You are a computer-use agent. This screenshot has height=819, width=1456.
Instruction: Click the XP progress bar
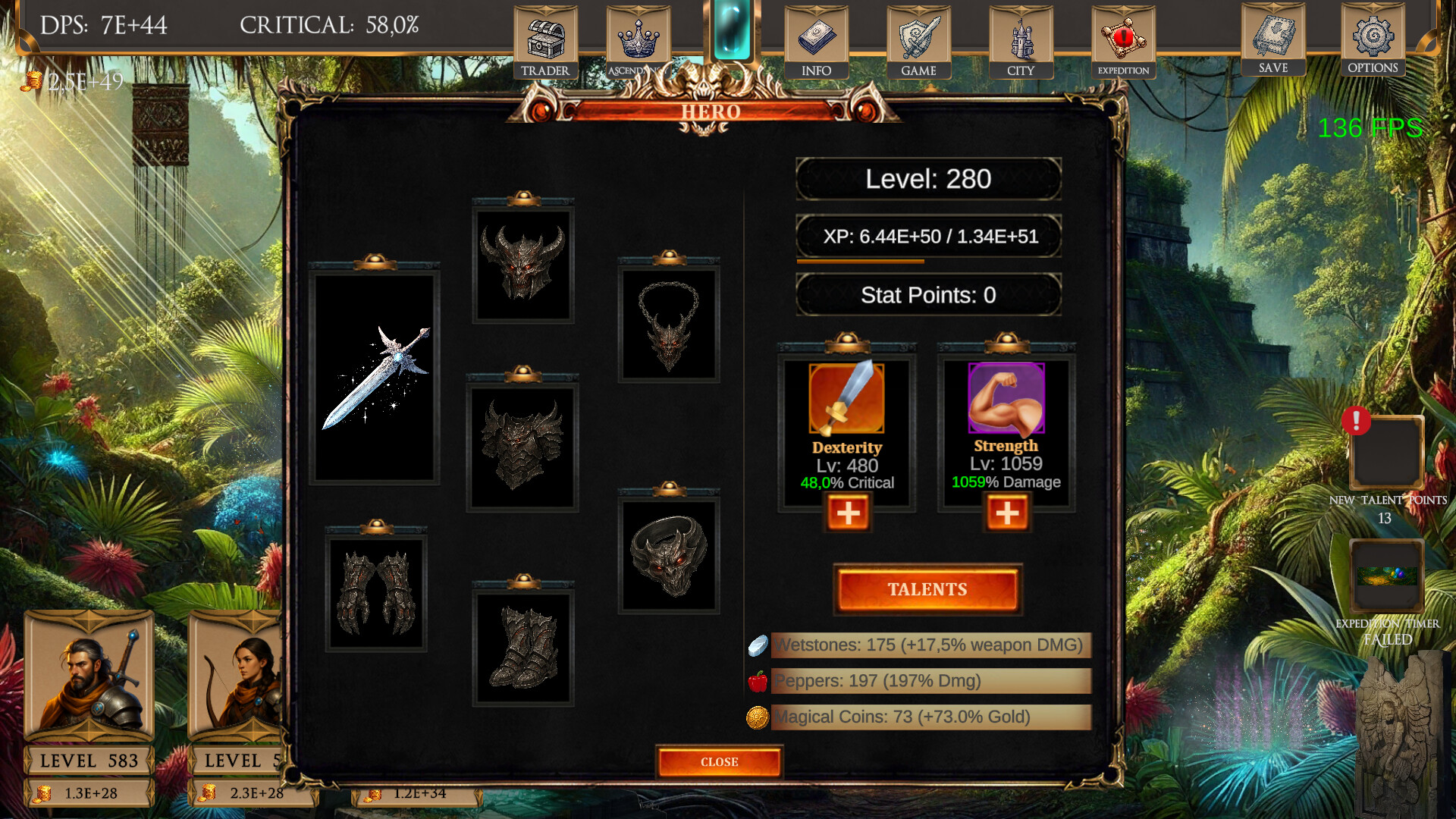pos(927,237)
